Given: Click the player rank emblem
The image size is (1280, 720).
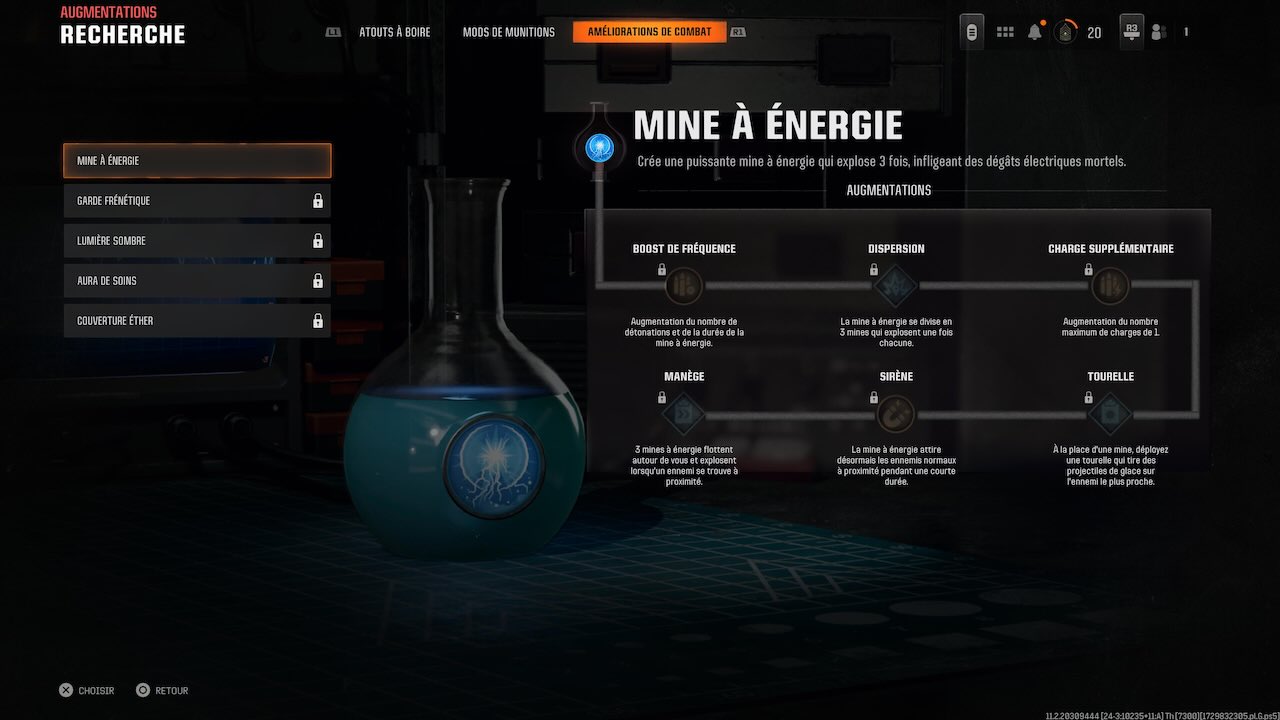Looking at the screenshot, I should [x=1066, y=32].
